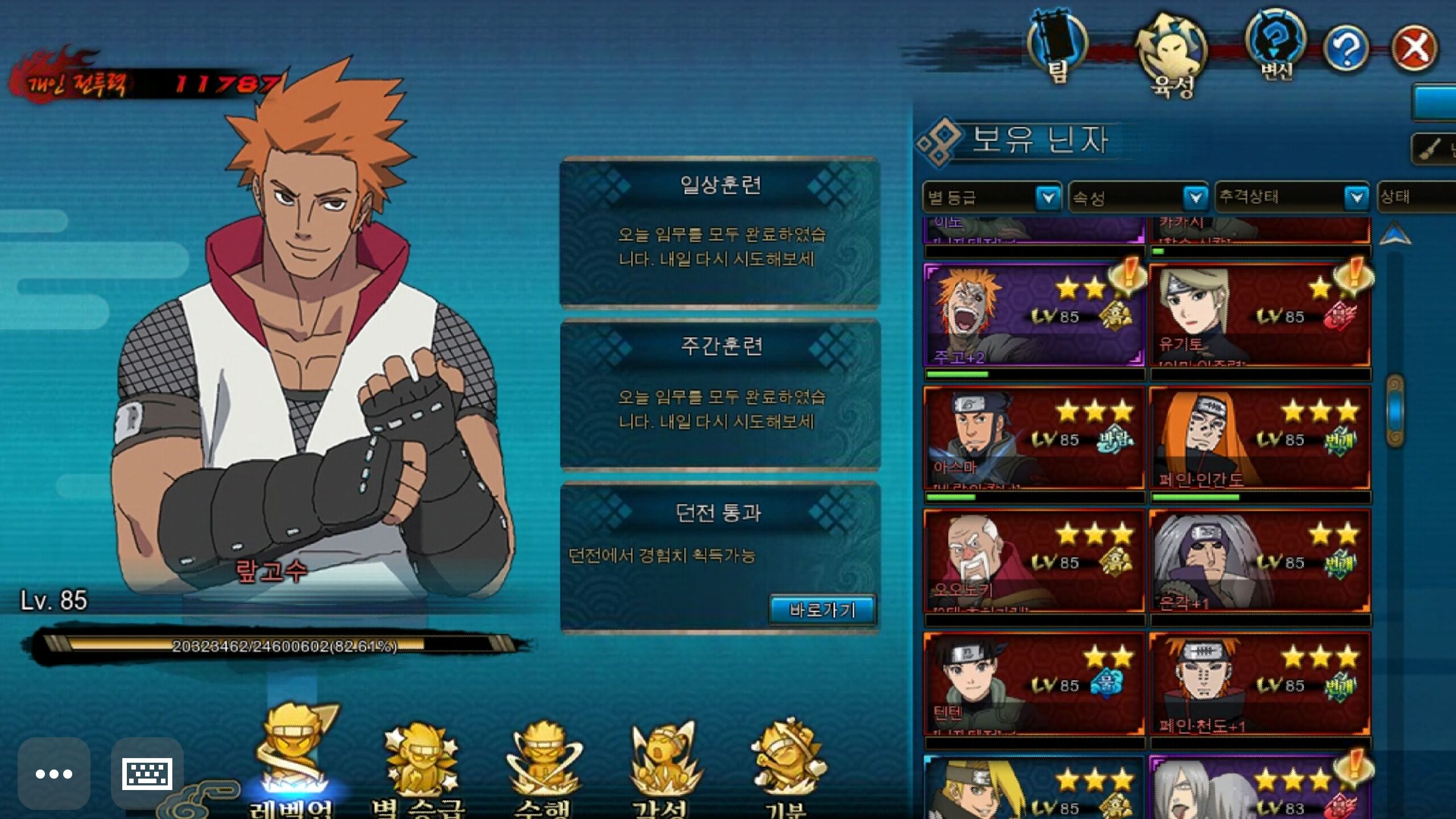Switch to the 각성 awakening tab
The height and width of the screenshot is (819, 1456).
tap(663, 768)
